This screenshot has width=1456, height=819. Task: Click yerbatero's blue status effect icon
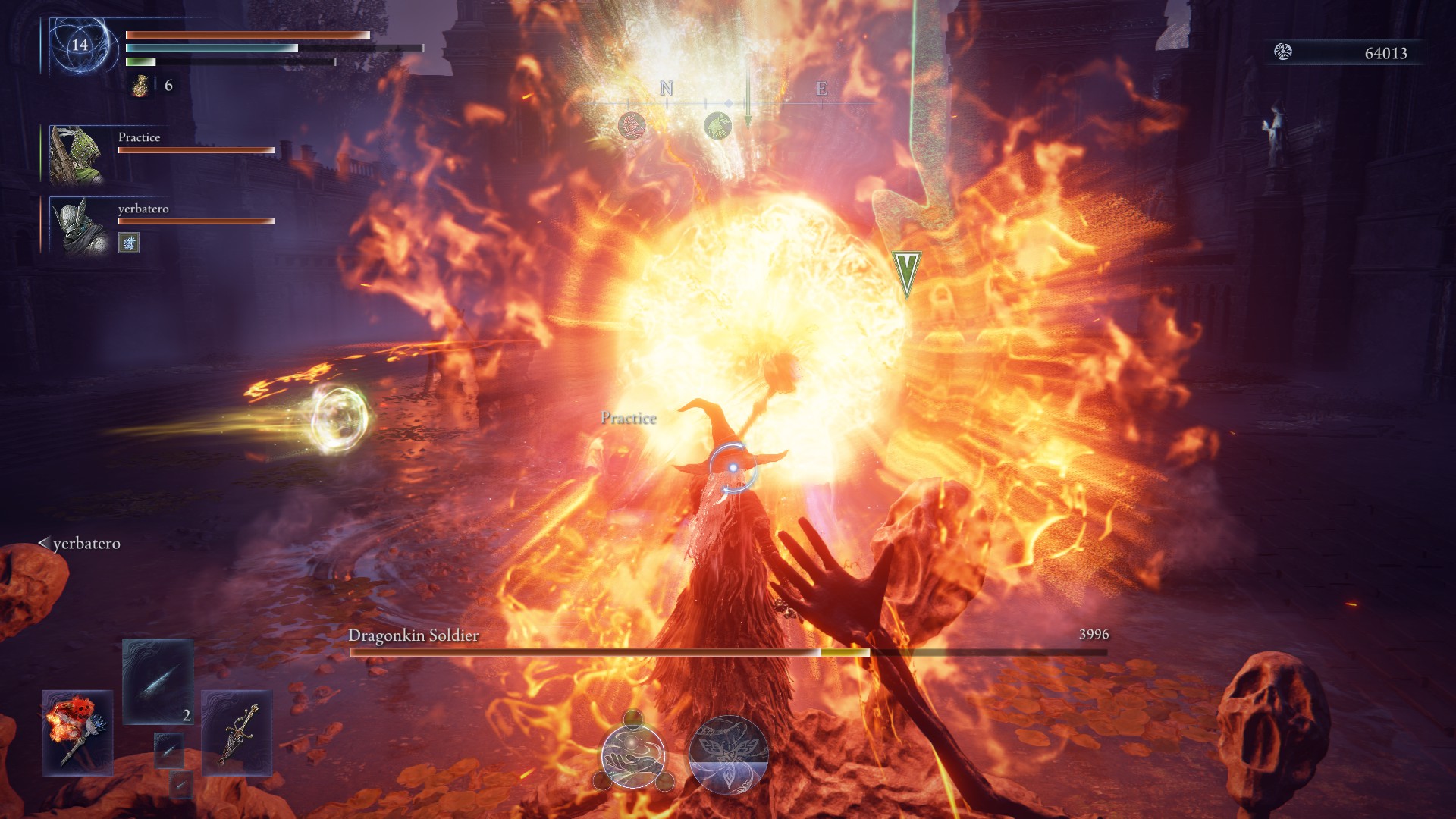point(129,243)
